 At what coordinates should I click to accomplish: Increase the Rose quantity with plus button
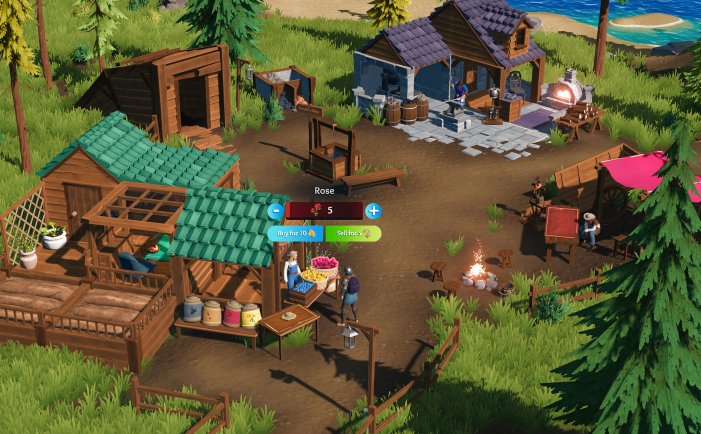pos(373,211)
